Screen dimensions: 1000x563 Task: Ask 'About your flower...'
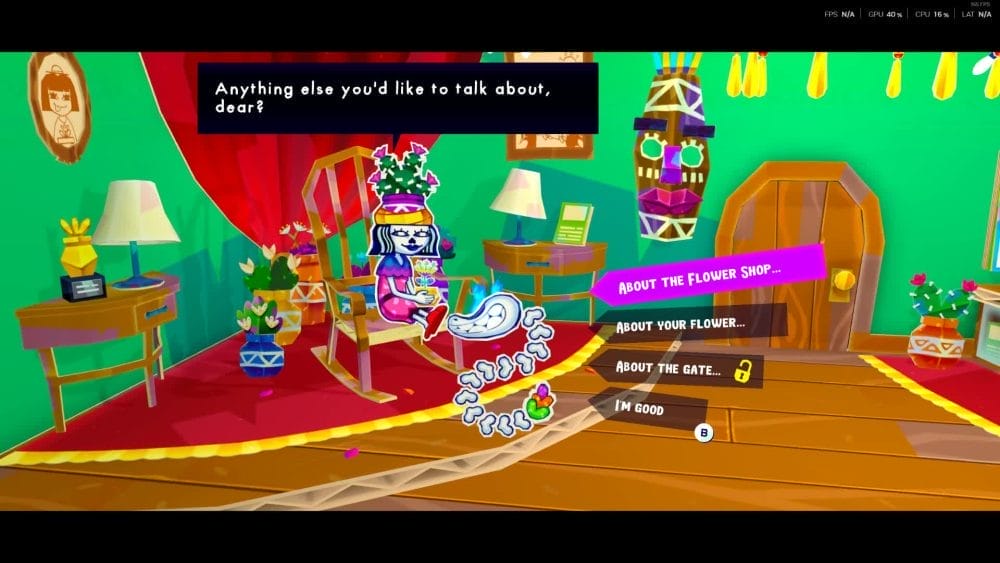coord(680,326)
